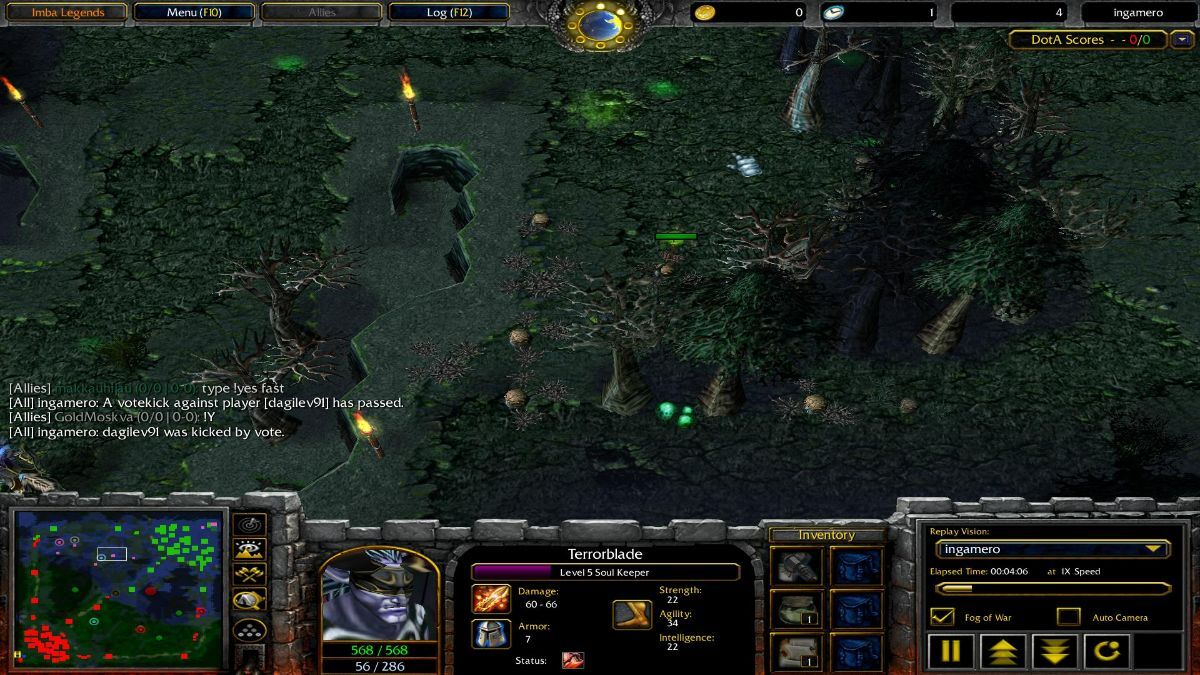1200x675 pixels.
Task: Click the minimap signal ping button
Action: point(249,524)
